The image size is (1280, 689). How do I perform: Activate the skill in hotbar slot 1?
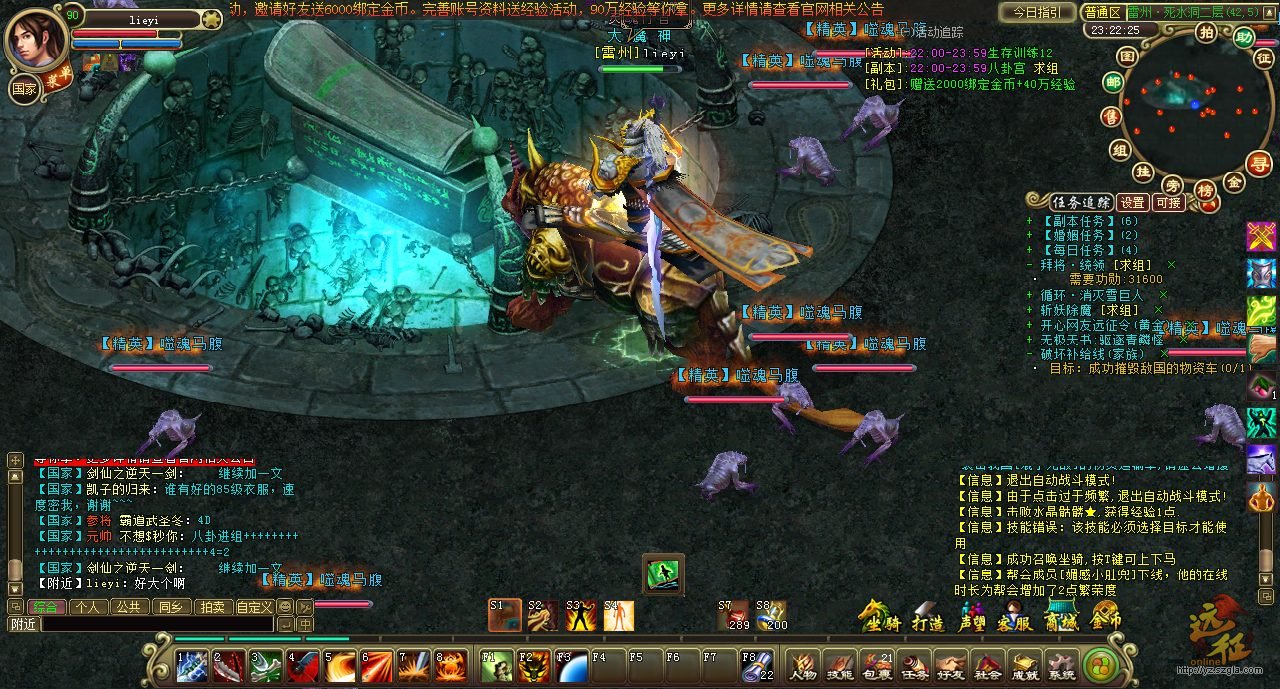pyautogui.click(x=192, y=665)
